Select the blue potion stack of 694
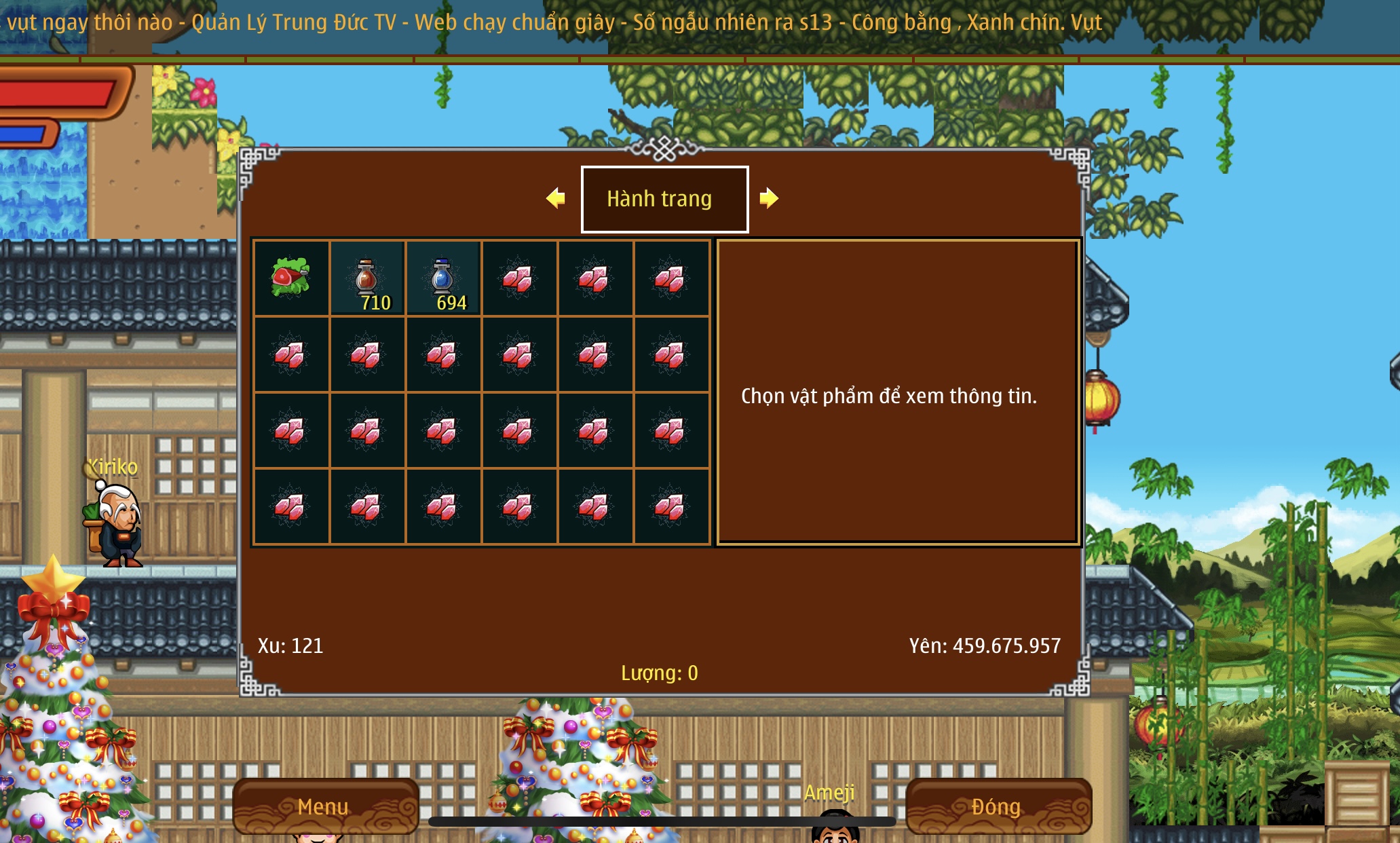Image resolution: width=1400 pixels, height=843 pixels. point(443,278)
